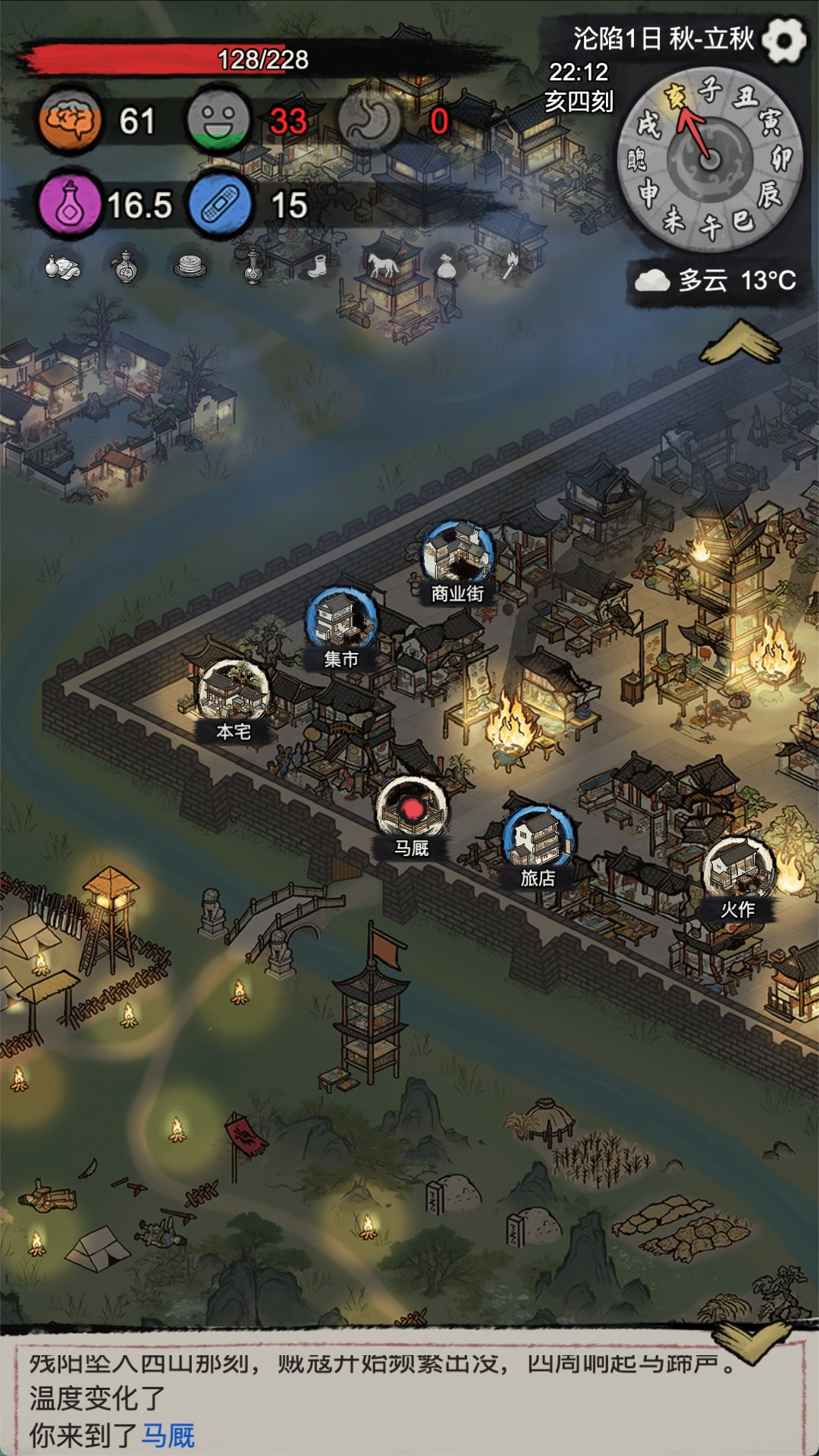Open the white horse icon

point(382,265)
